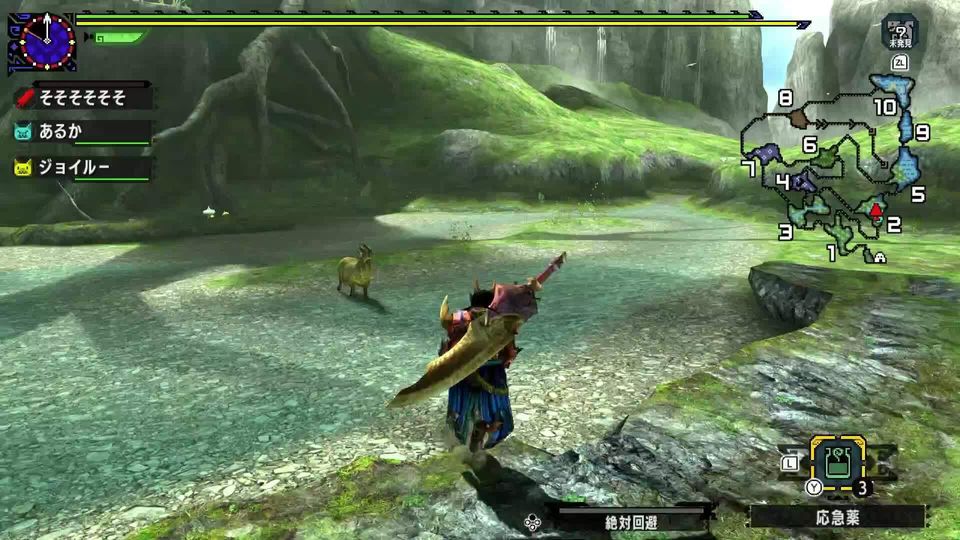Click the red player marker on minimap
The image size is (960, 540).
click(876, 210)
